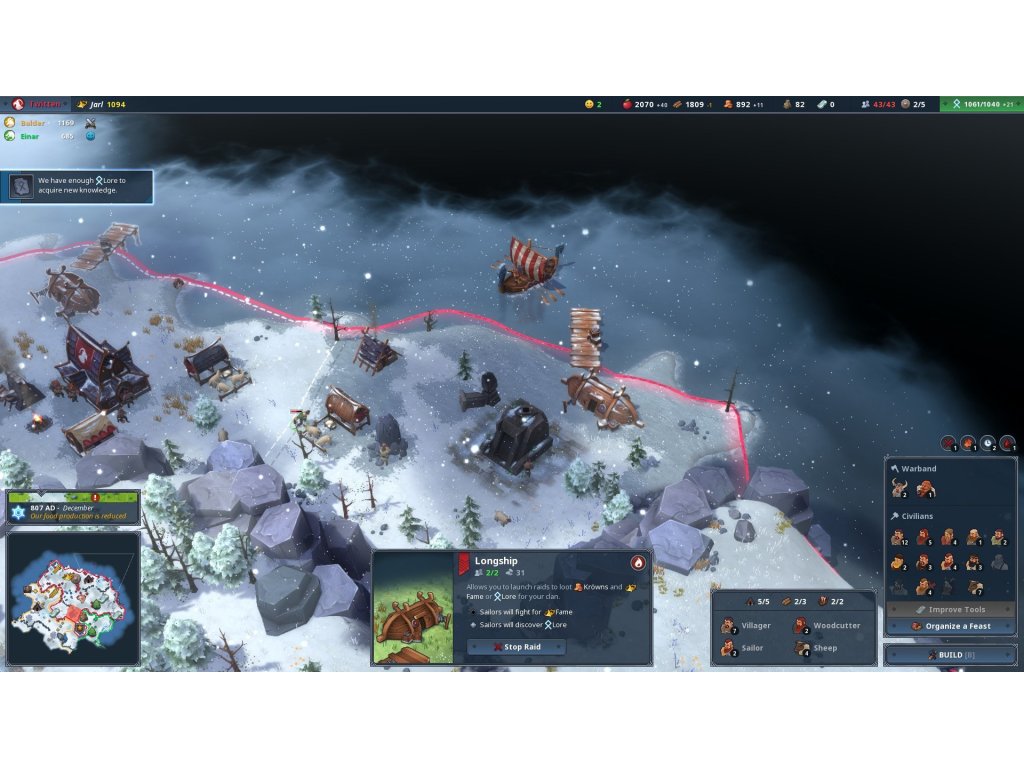Click the clock alert icon
1024x768 pixels.
tap(987, 443)
